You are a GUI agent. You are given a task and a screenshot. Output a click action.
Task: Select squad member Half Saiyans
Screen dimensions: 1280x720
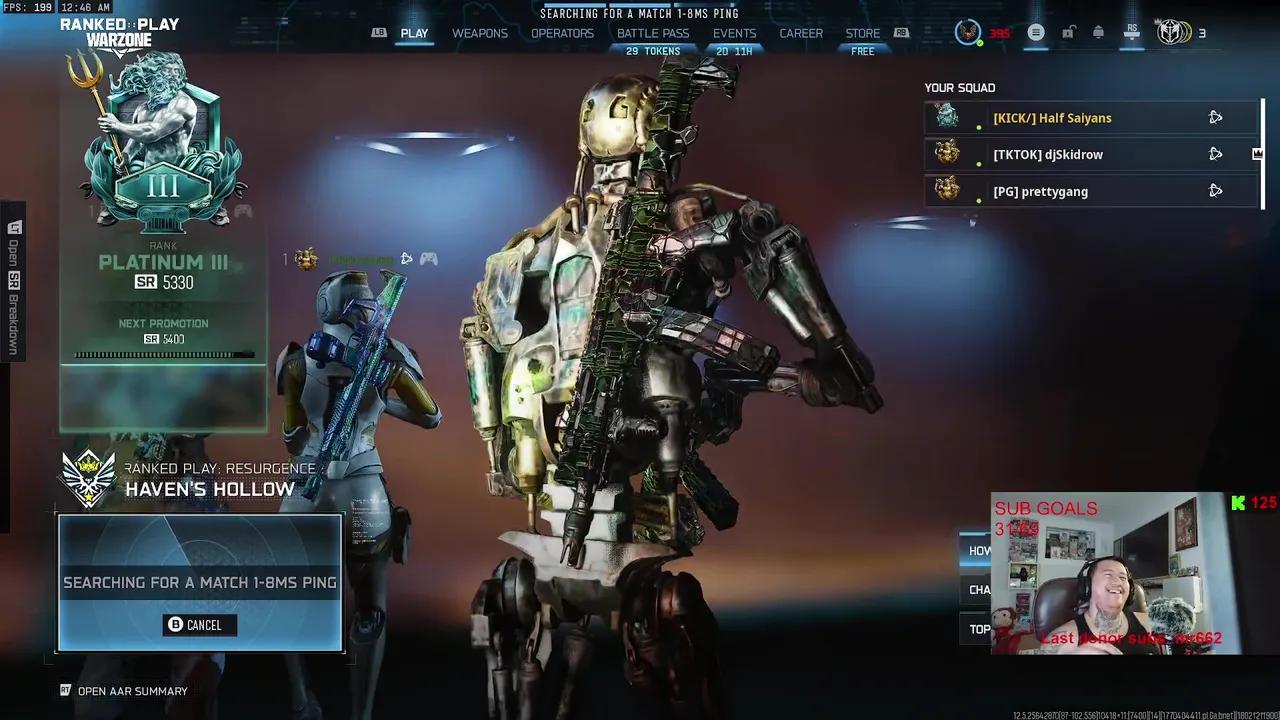1052,118
